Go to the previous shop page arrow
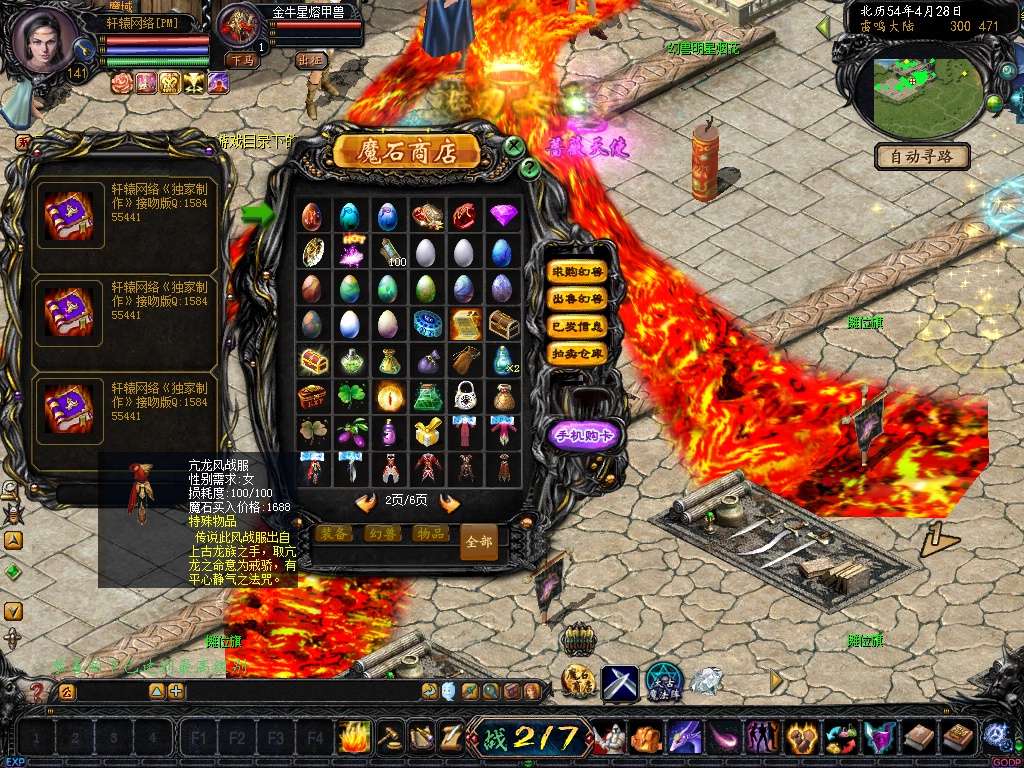This screenshot has height=768, width=1024. tap(366, 502)
